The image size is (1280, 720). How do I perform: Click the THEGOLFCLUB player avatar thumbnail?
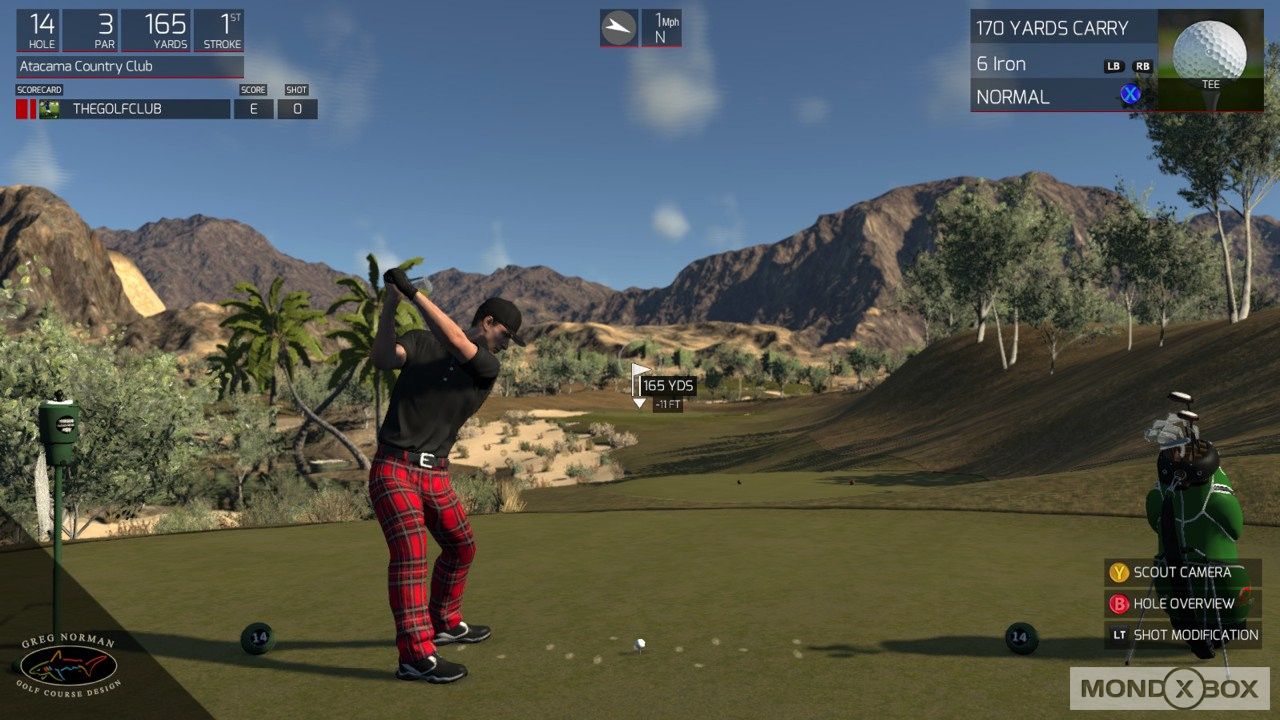click(x=49, y=109)
